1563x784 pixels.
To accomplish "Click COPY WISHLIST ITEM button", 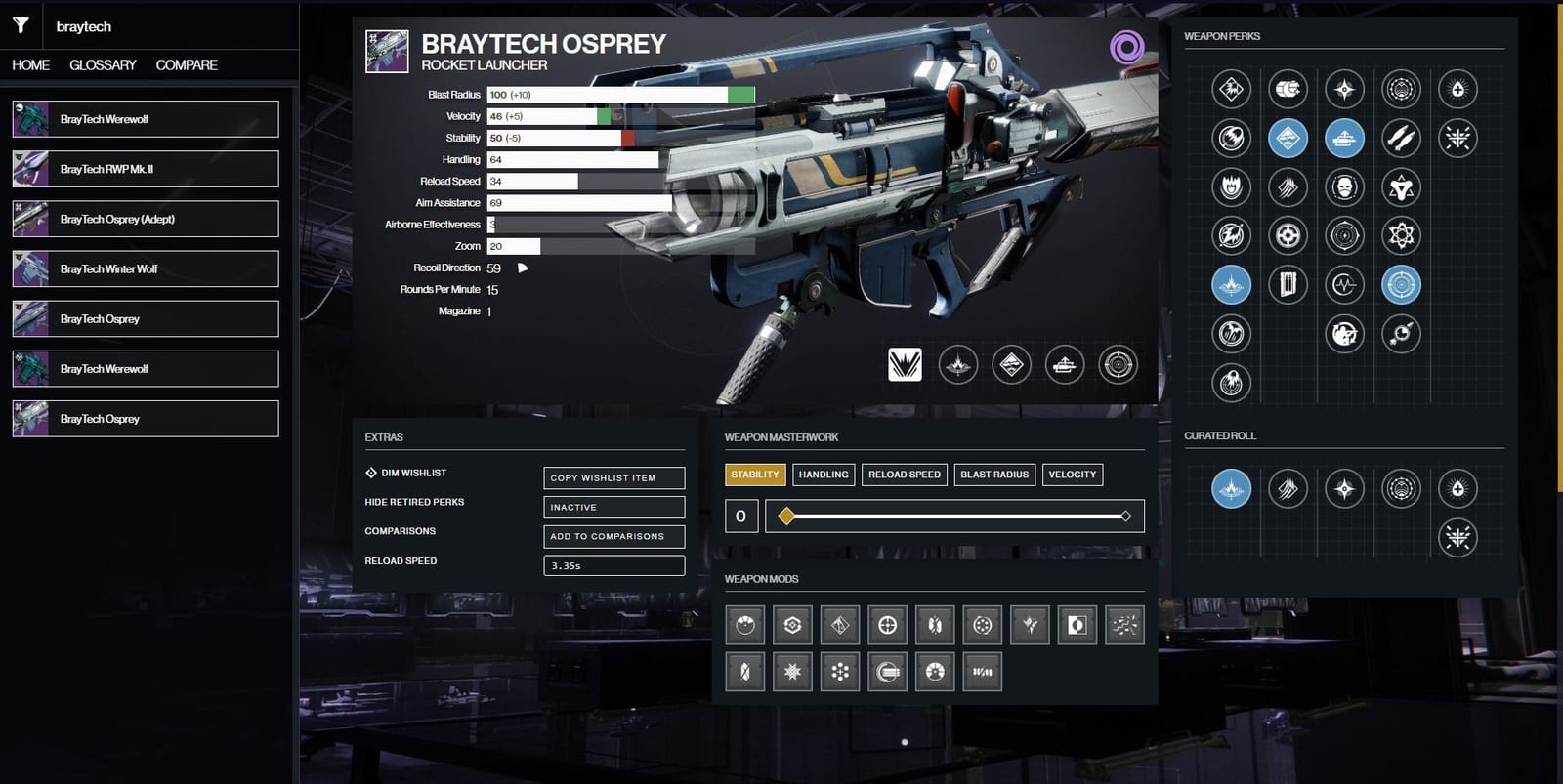I will point(613,477).
